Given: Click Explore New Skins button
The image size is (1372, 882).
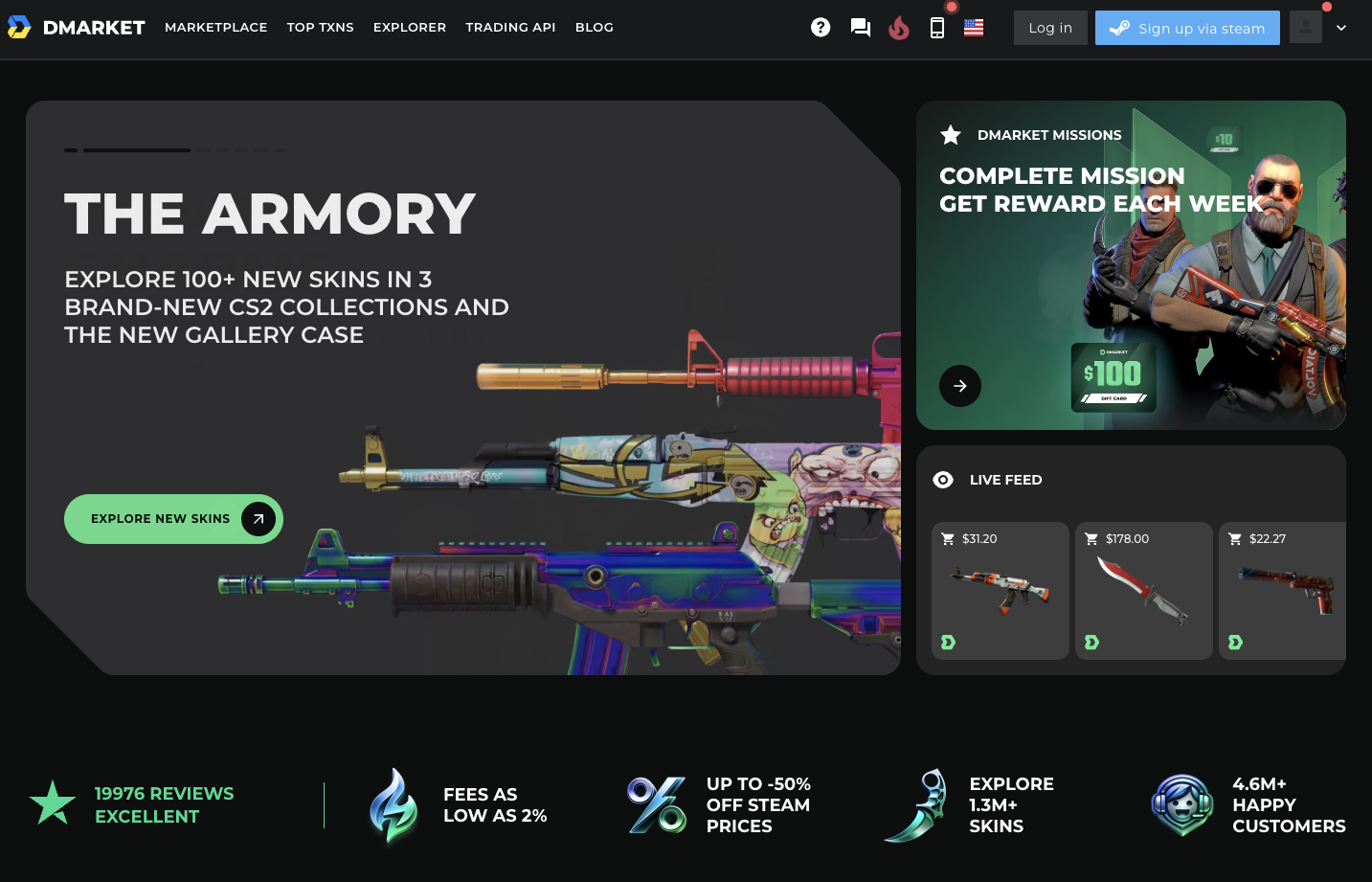Looking at the screenshot, I should (173, 519).
